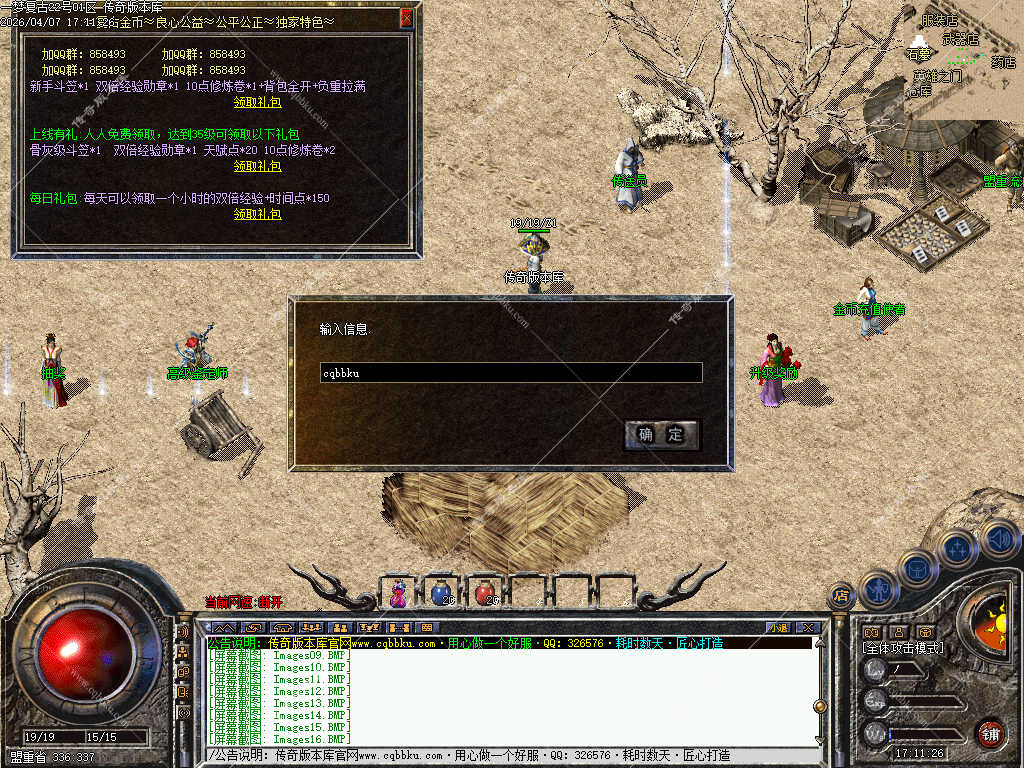Open the red 铺 stall button
The width and height of the screenshot is (1024, 768).
[x=990, y=733]
